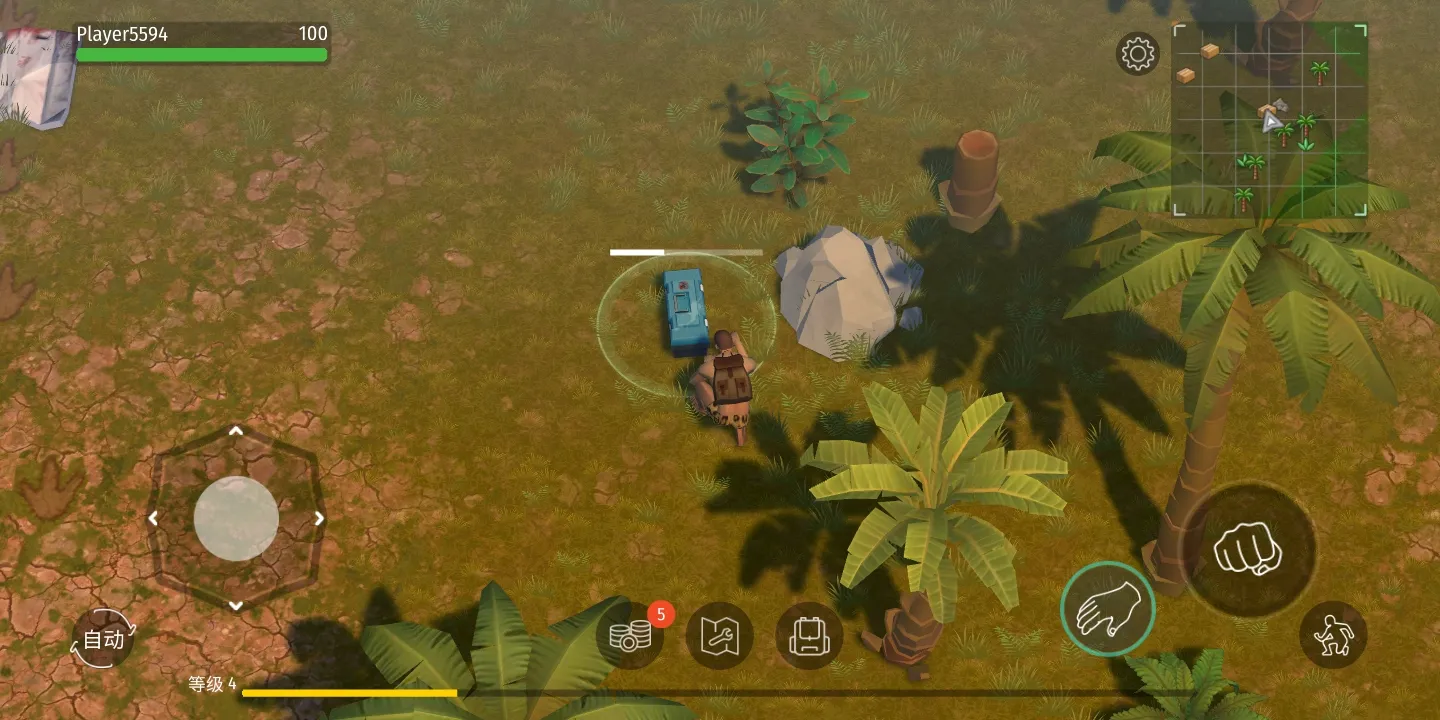Tap the hand pick-up action button

[1108, 609]
